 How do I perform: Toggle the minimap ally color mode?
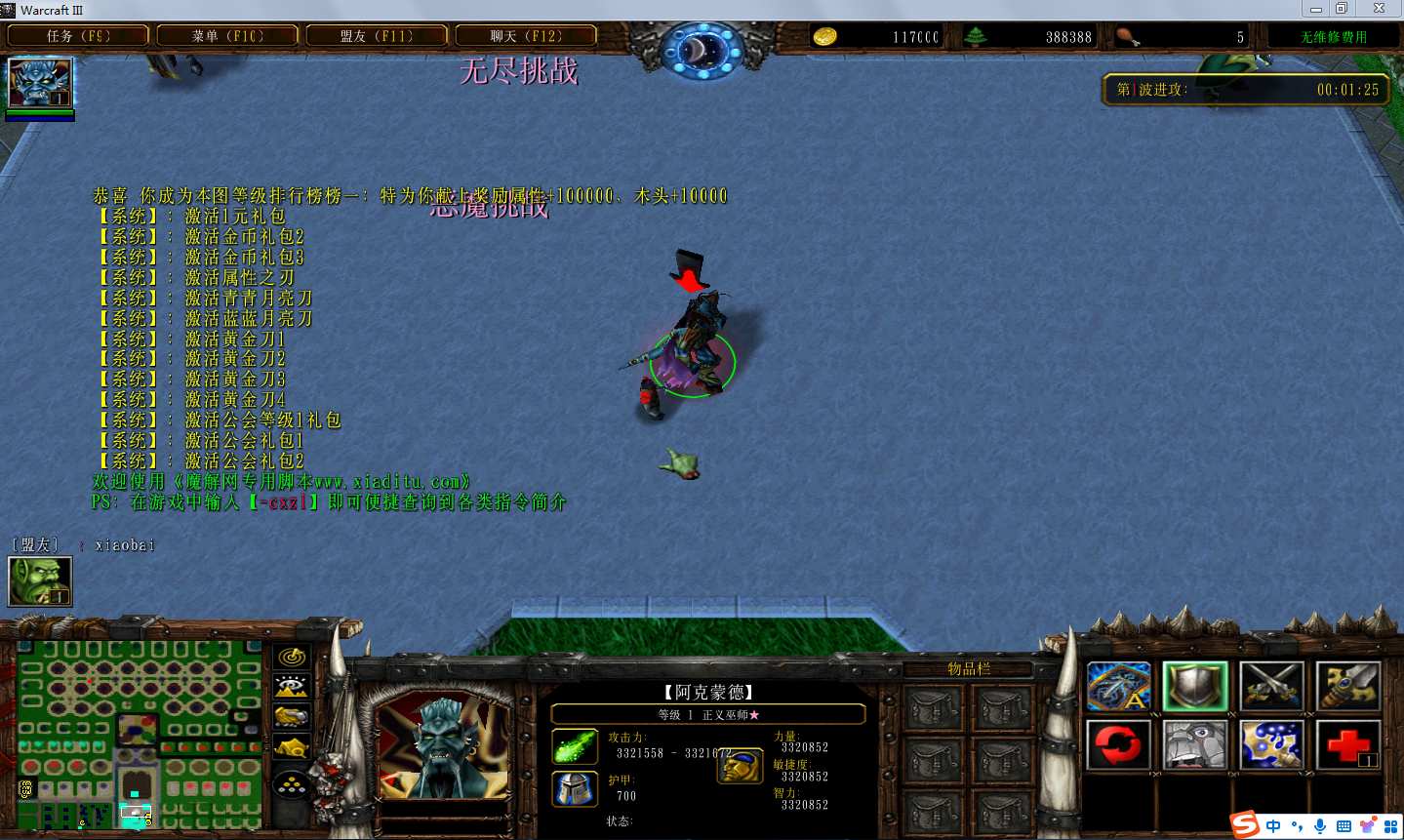[292, 718]
